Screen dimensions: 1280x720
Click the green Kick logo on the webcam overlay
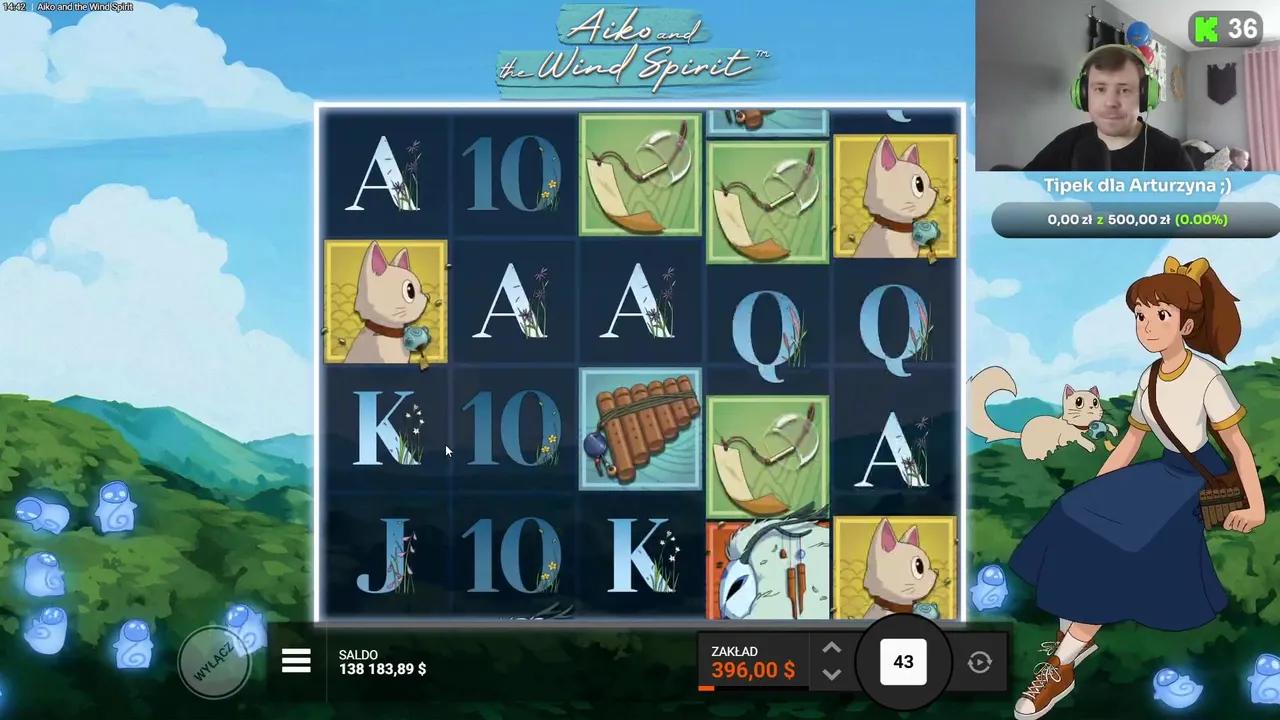(x=1206, y=29)
